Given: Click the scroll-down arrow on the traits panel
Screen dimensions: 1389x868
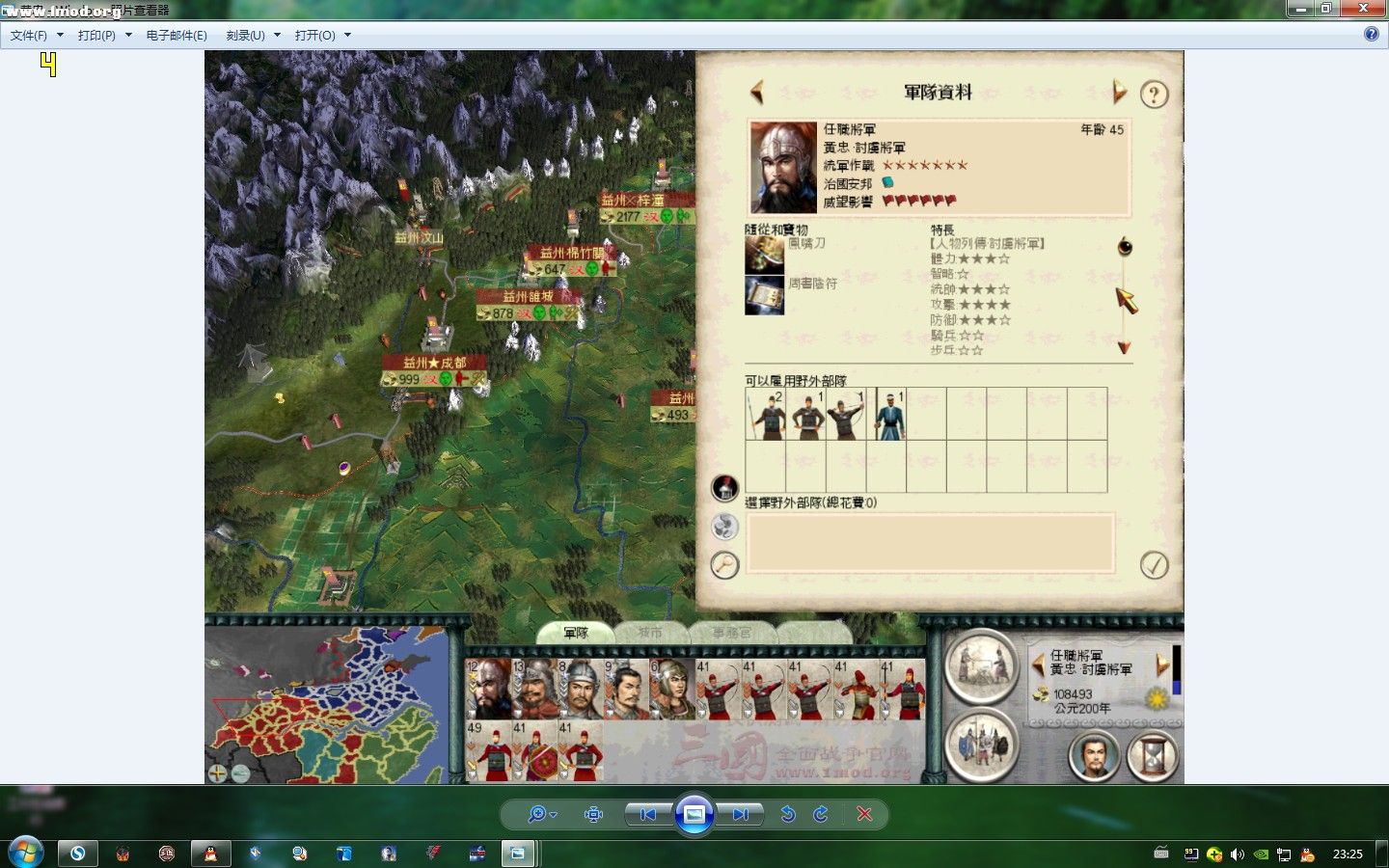Looking at the screenshot, I should click(1123, 346).
